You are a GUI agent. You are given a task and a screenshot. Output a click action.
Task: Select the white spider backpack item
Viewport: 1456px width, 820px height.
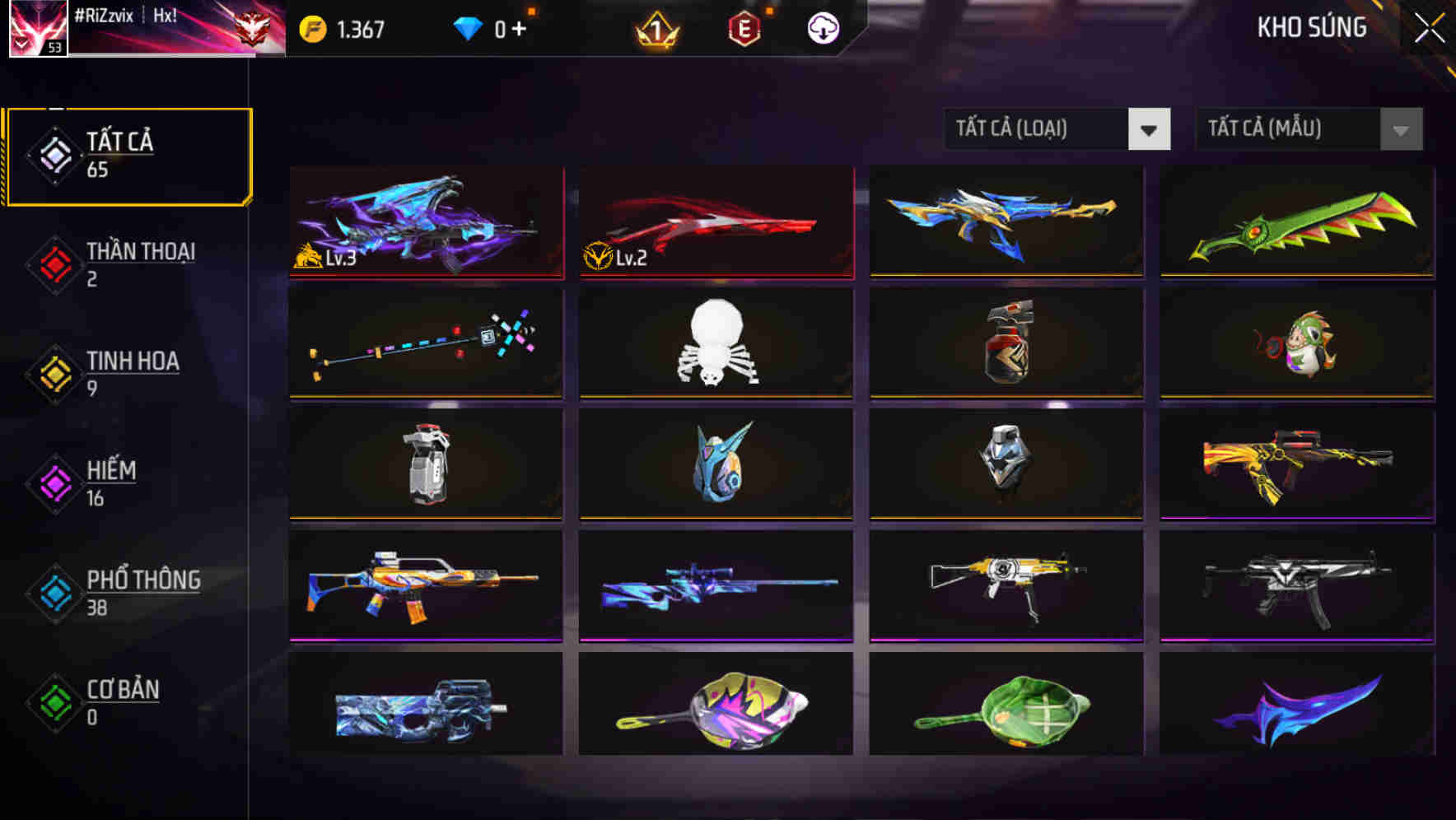(x=715, y=344)
